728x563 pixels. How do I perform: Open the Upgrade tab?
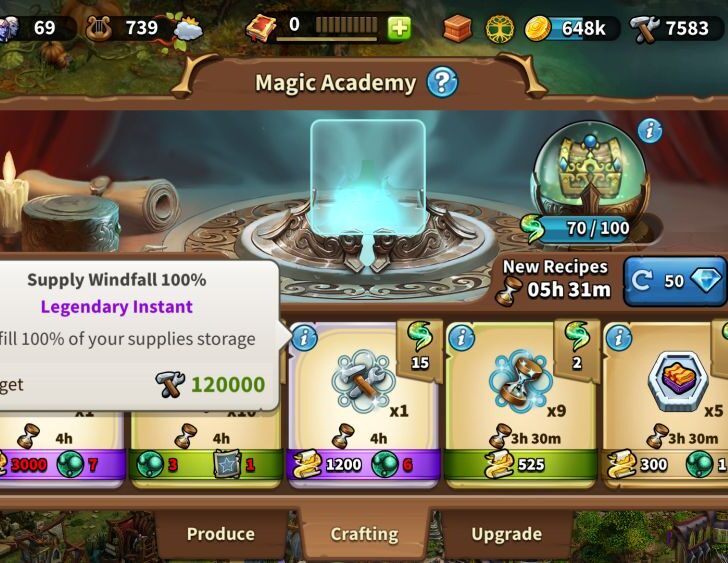coord(506,534)
